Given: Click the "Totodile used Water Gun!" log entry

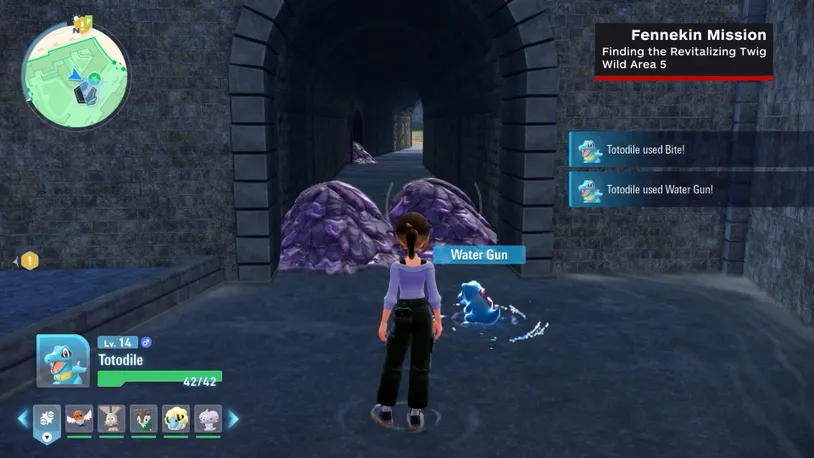Looking at the screenshot, I should (x=690, y=189).
